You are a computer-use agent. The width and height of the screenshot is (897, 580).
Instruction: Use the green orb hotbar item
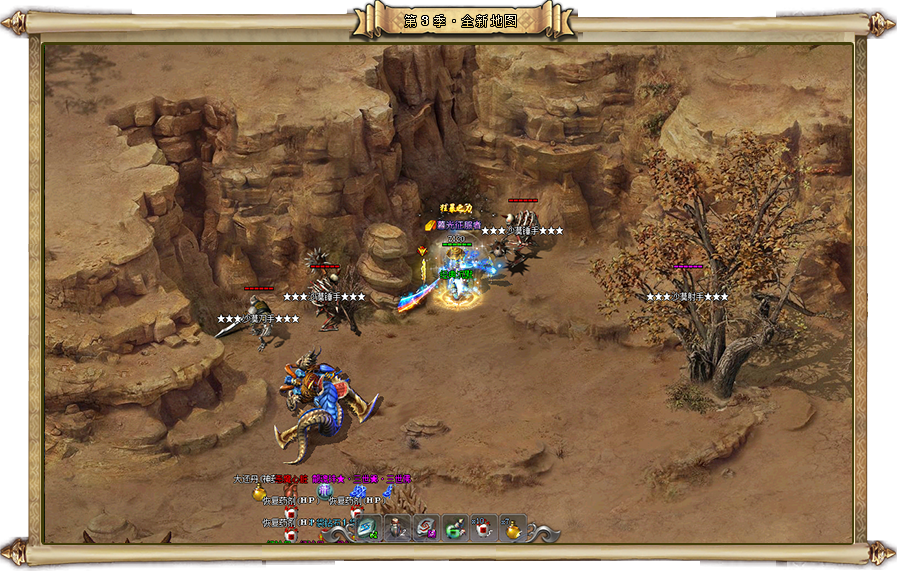(455, 529)
